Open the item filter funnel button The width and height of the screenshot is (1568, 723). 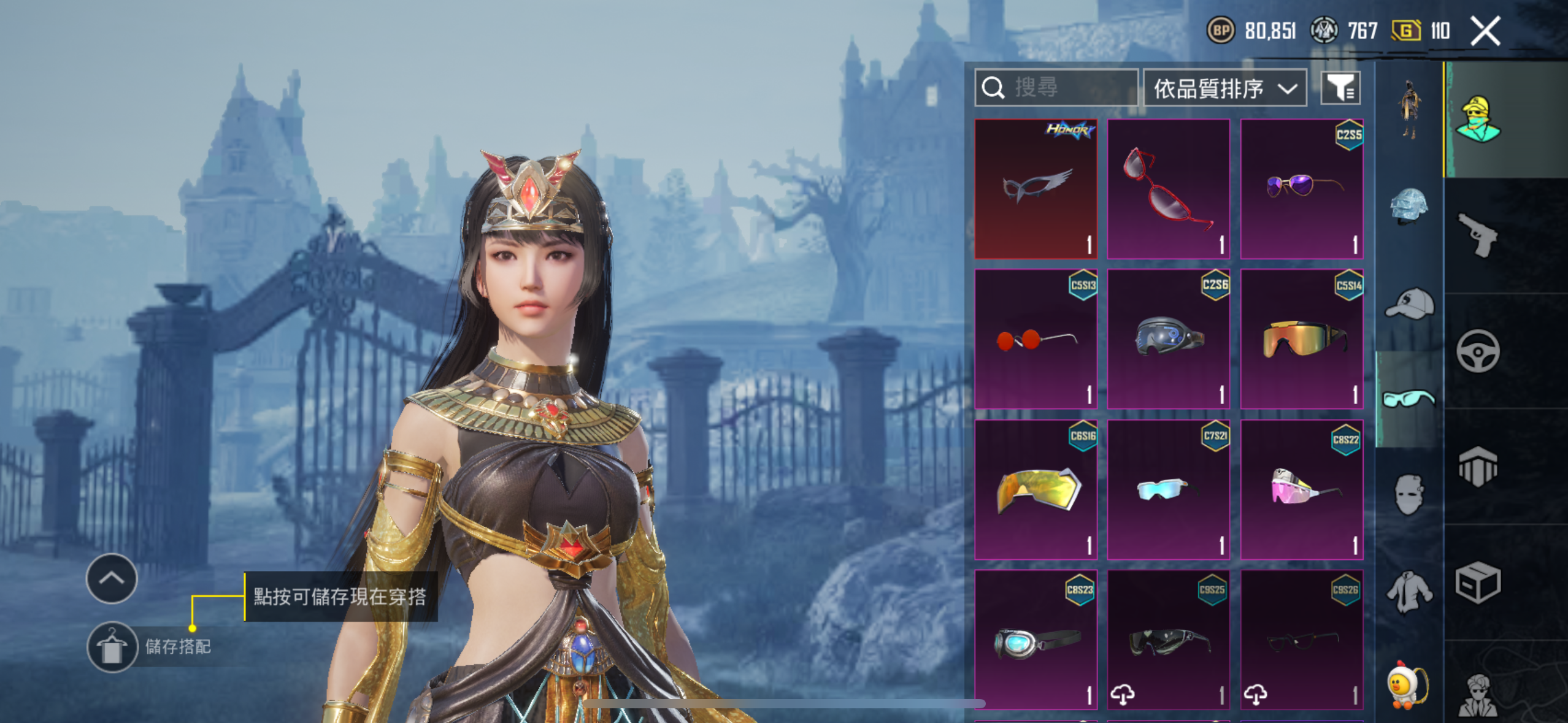tap(1340, 88)
